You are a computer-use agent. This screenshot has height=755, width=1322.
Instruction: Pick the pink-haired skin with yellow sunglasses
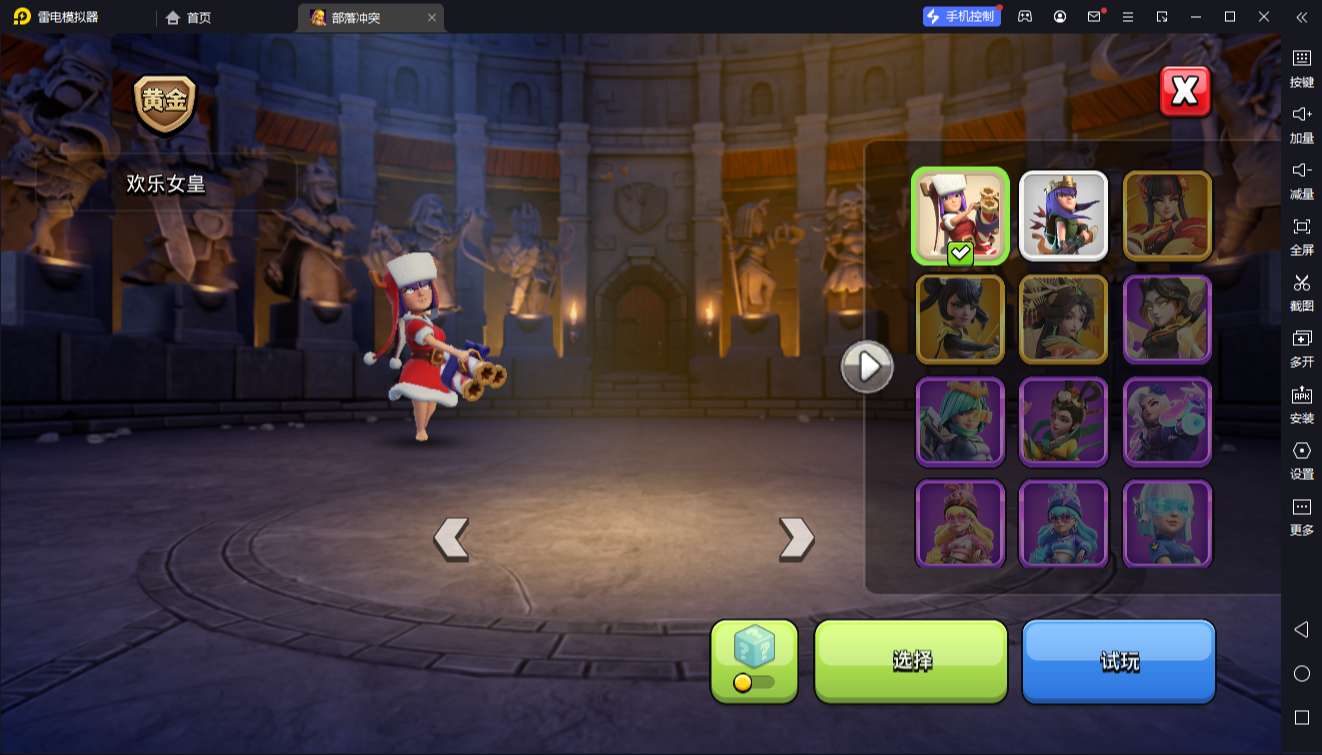coord(960,523)
